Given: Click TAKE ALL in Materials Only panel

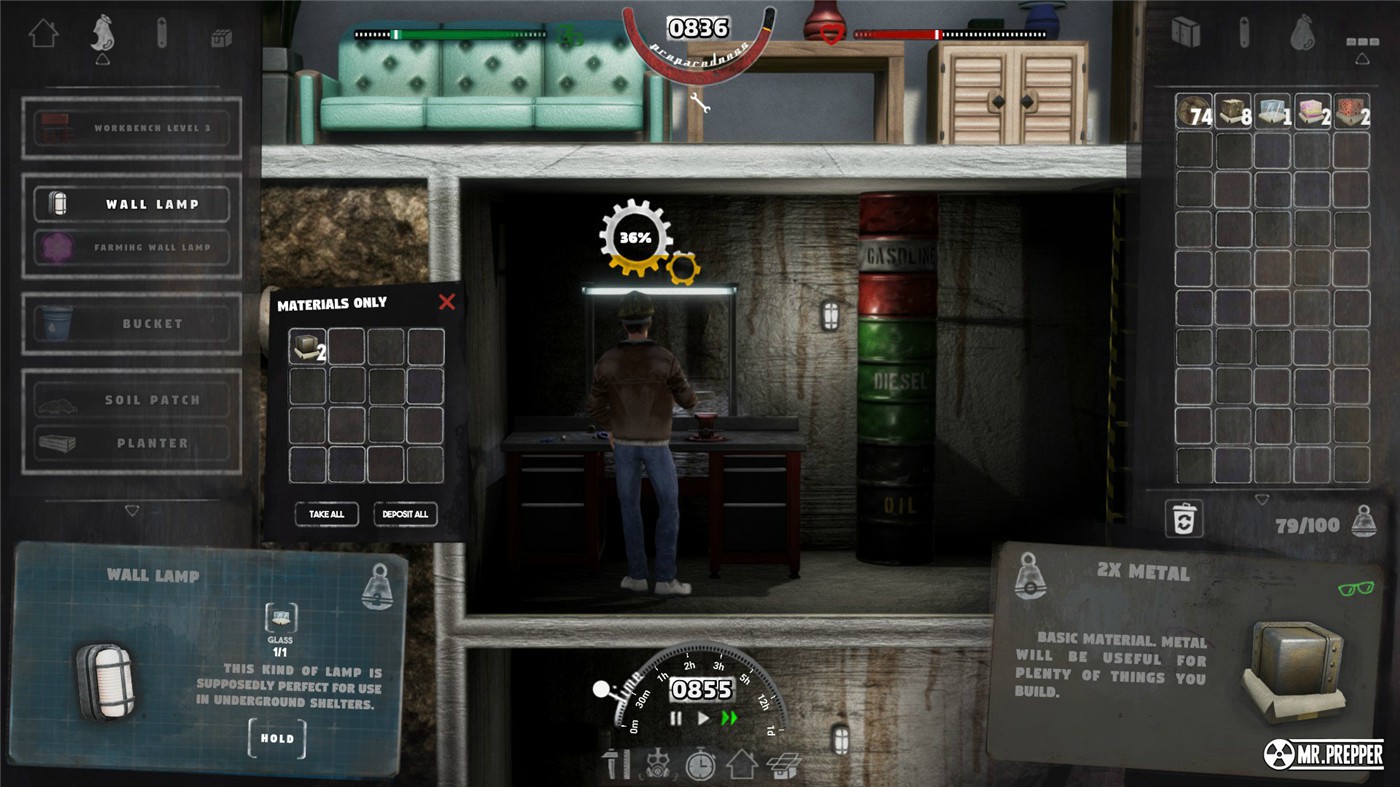Looking at the screenshot, I should (x=326, y=514).
